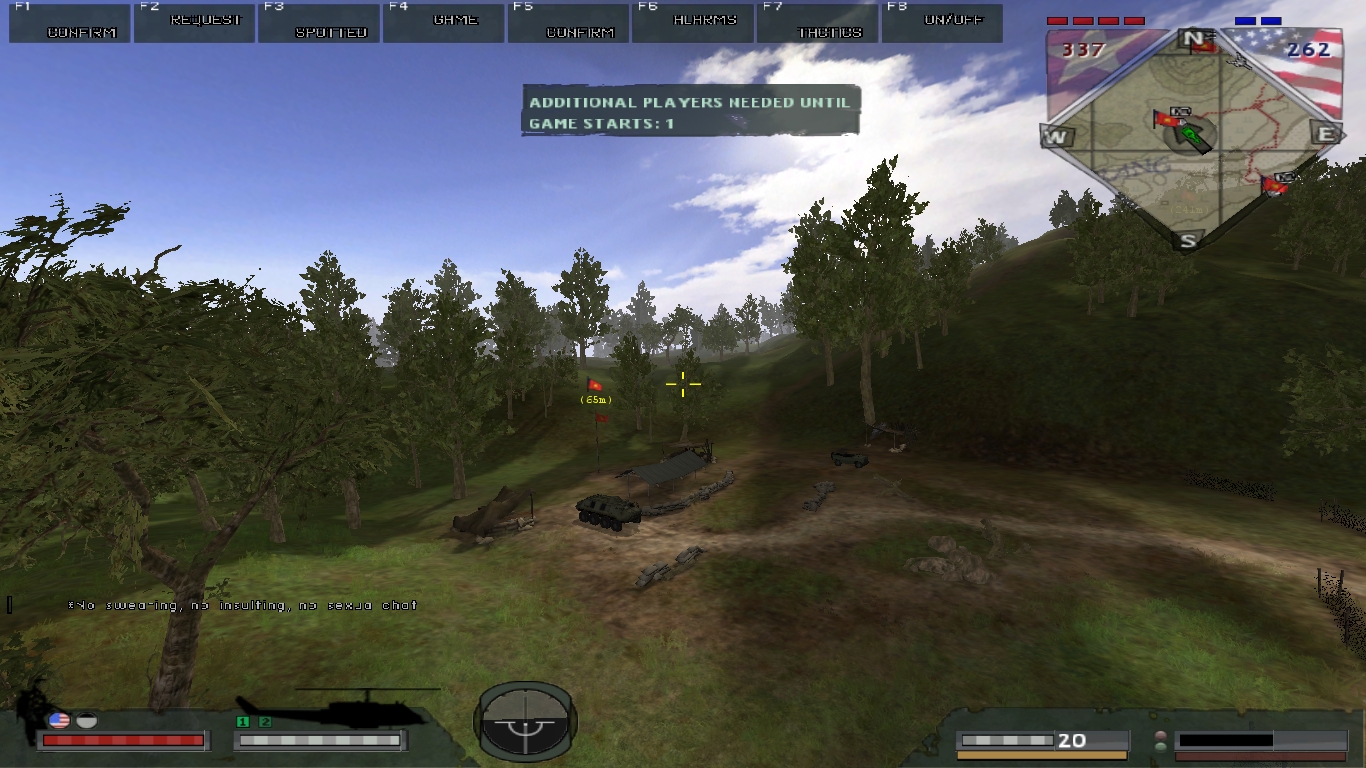Click the US flag team icon
The width and height of the screenshot is (1366, 768).
click(59, 720)
